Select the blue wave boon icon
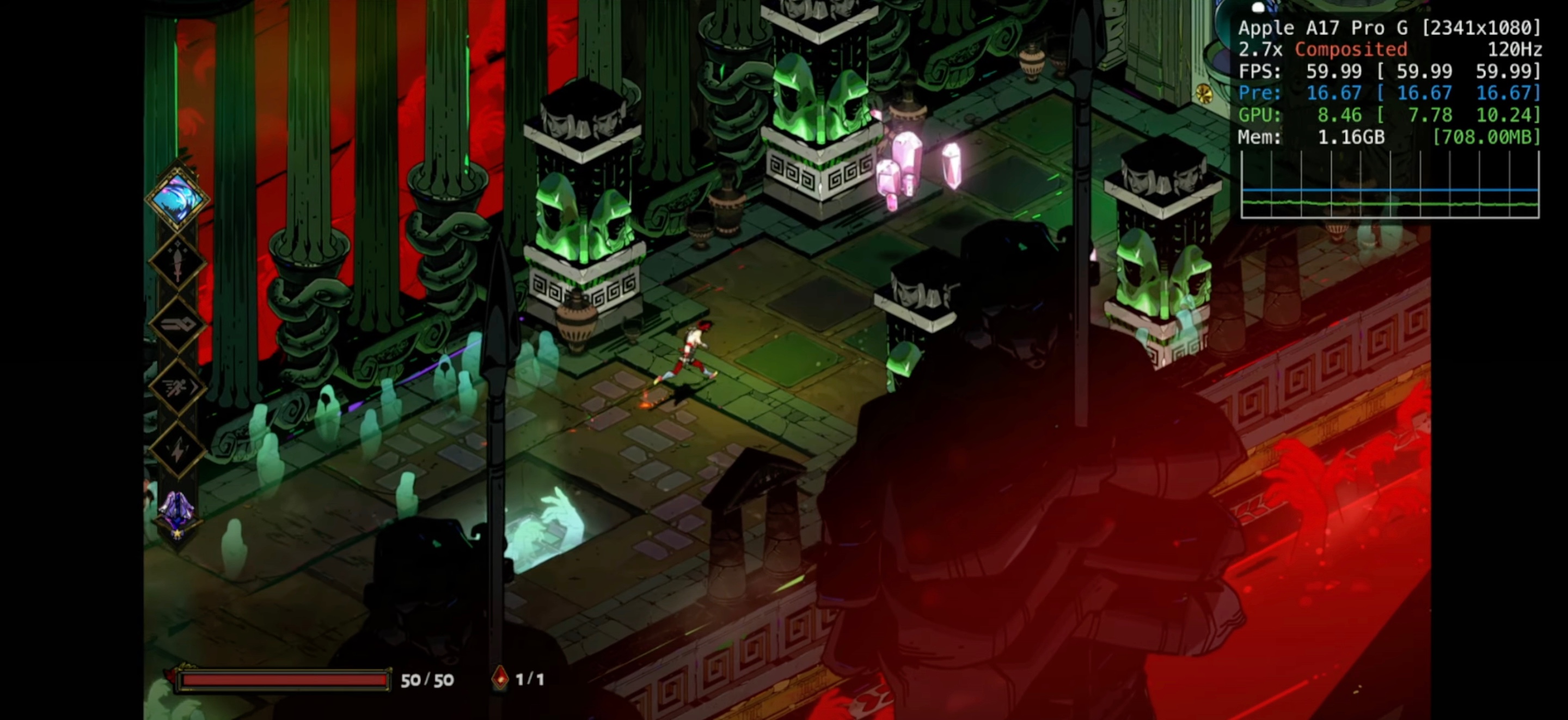1568x720 pixels. coord(177,198)
